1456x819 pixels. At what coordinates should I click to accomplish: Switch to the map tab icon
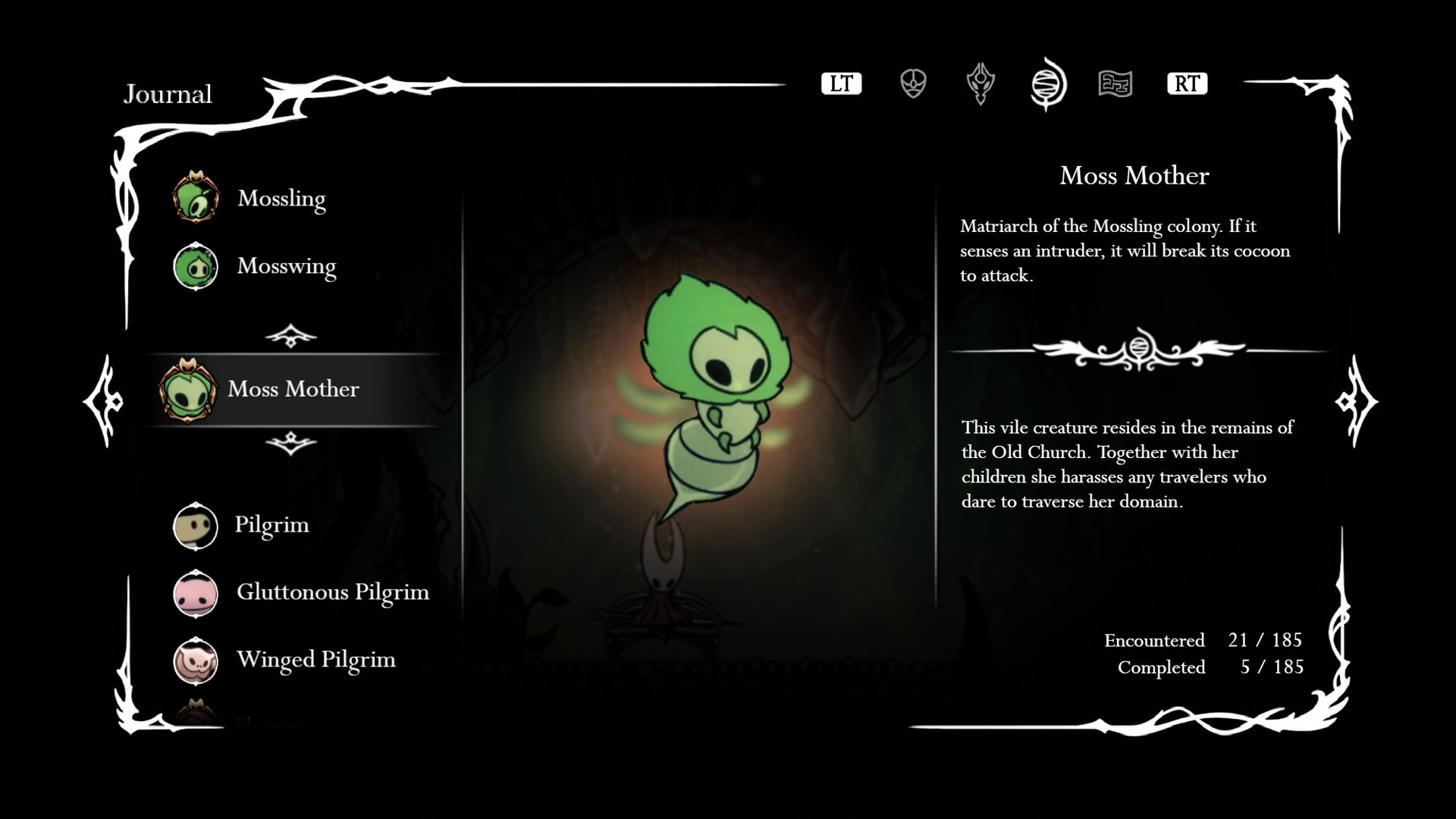(x=1116, y=83)
